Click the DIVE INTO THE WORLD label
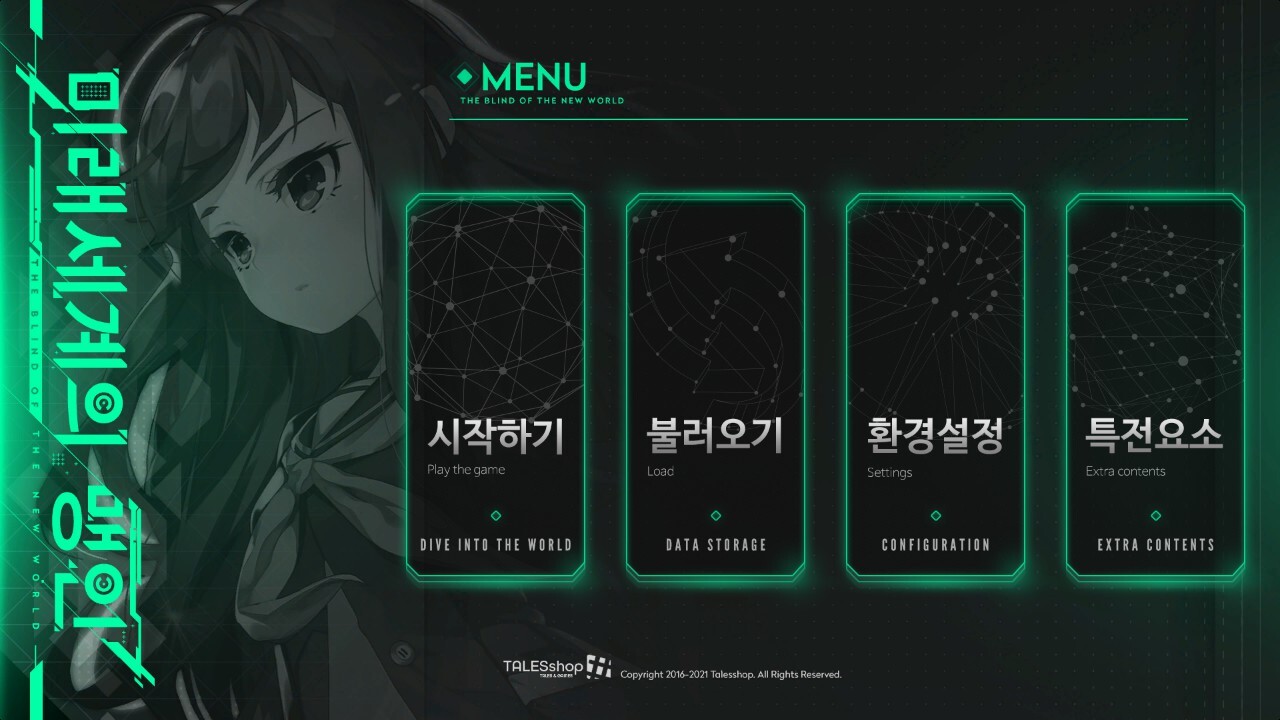The width and height of the screenshot is (1280, 720). click(x=494, y=545)
